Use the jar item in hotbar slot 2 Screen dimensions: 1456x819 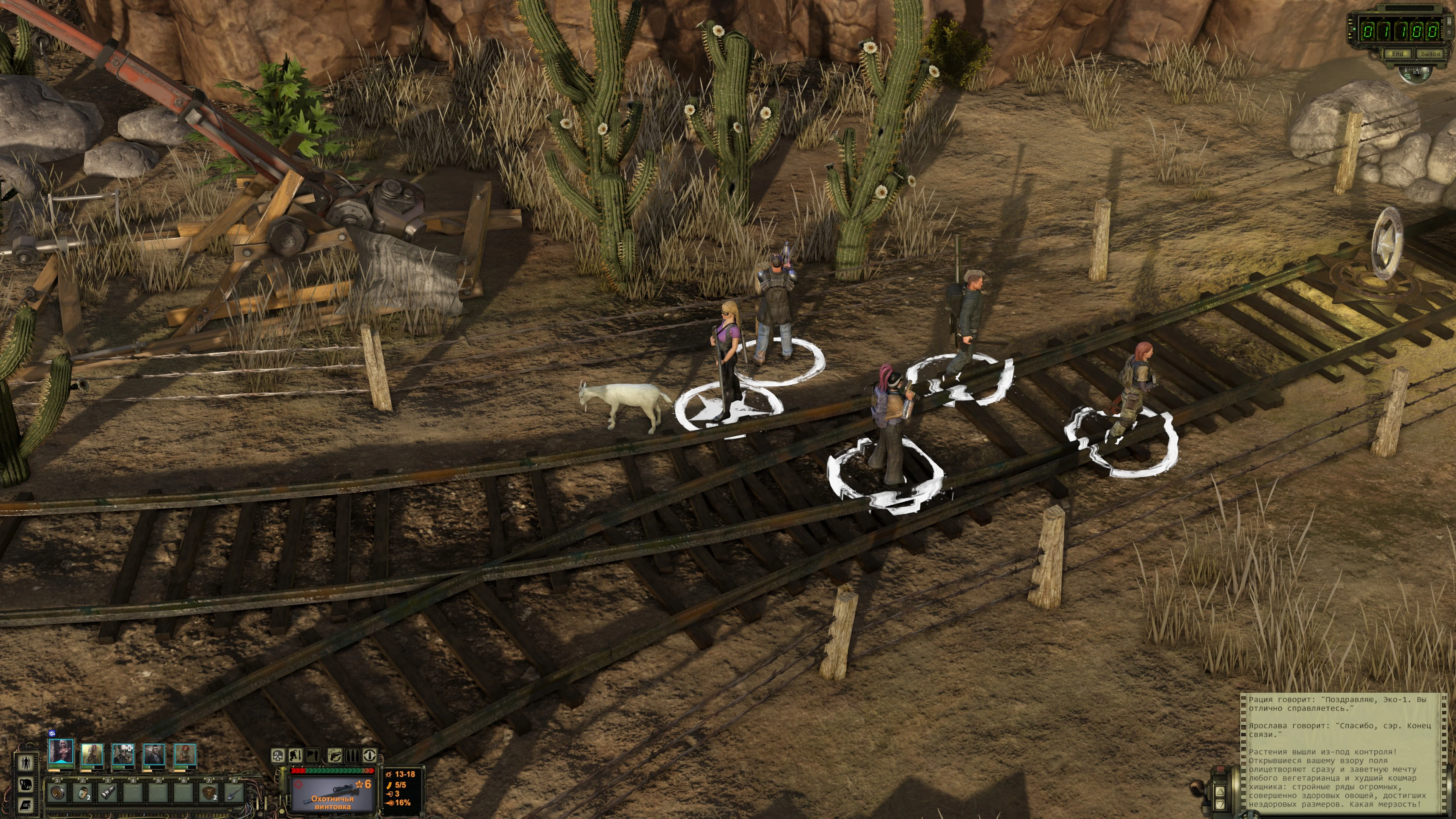[83, 792]
